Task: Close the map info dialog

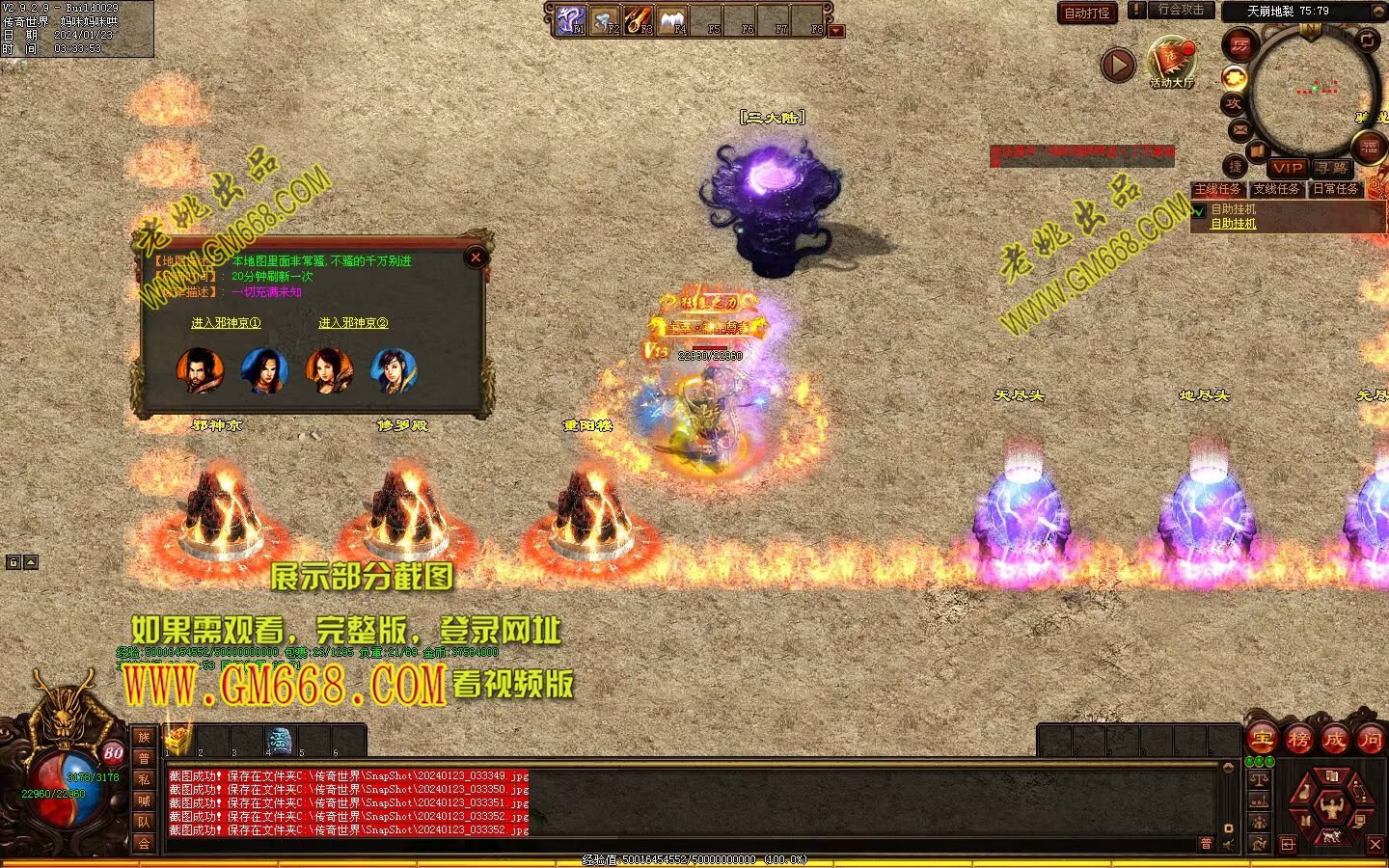Action: pos(475,258)
